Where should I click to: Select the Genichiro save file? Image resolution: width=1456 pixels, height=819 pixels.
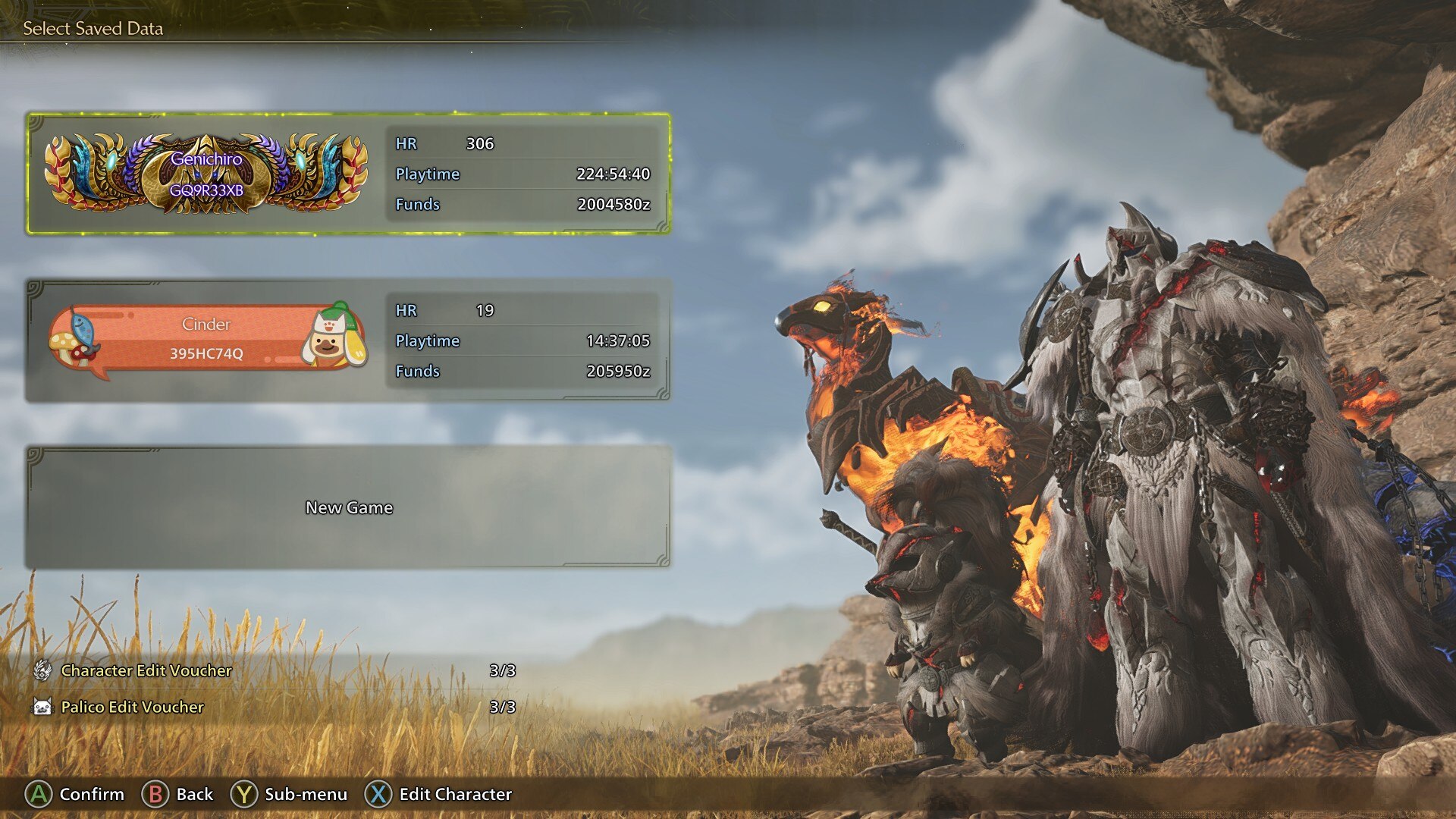pyautogui.click(x=349, y=174)
